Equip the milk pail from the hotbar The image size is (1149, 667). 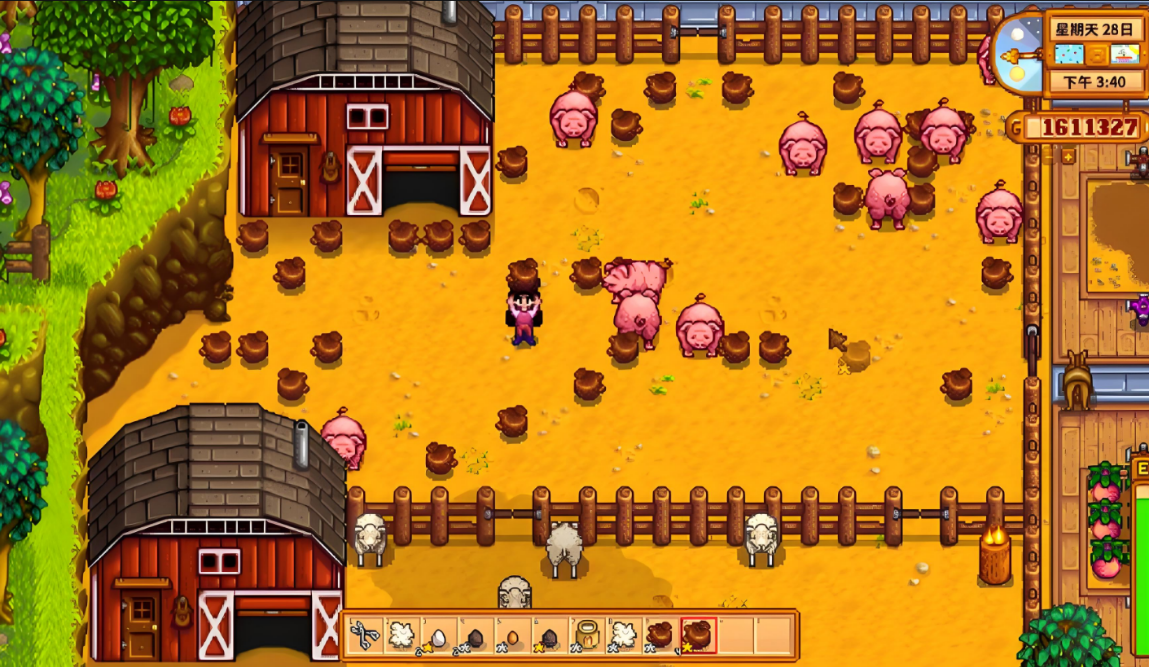pyautogui.click(x=586, y=635)
